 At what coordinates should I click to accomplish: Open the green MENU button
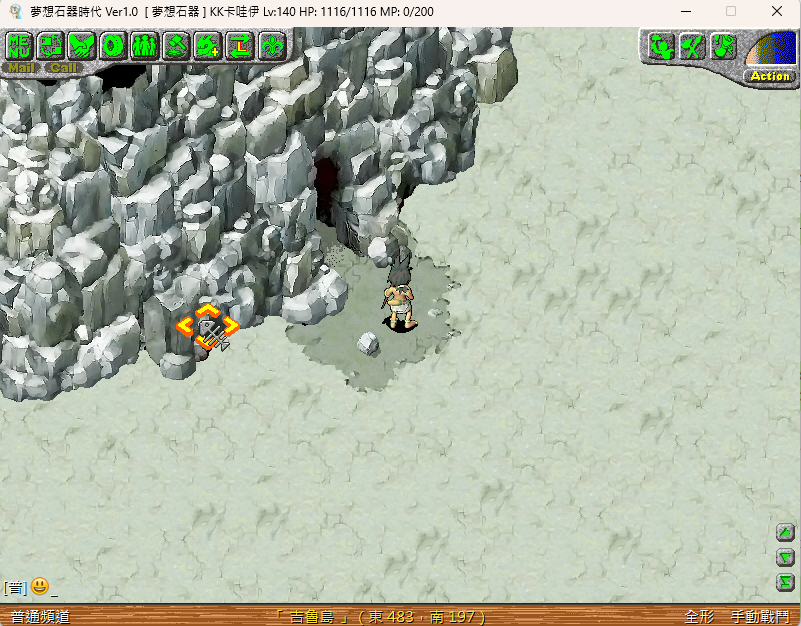coord(19,46)
